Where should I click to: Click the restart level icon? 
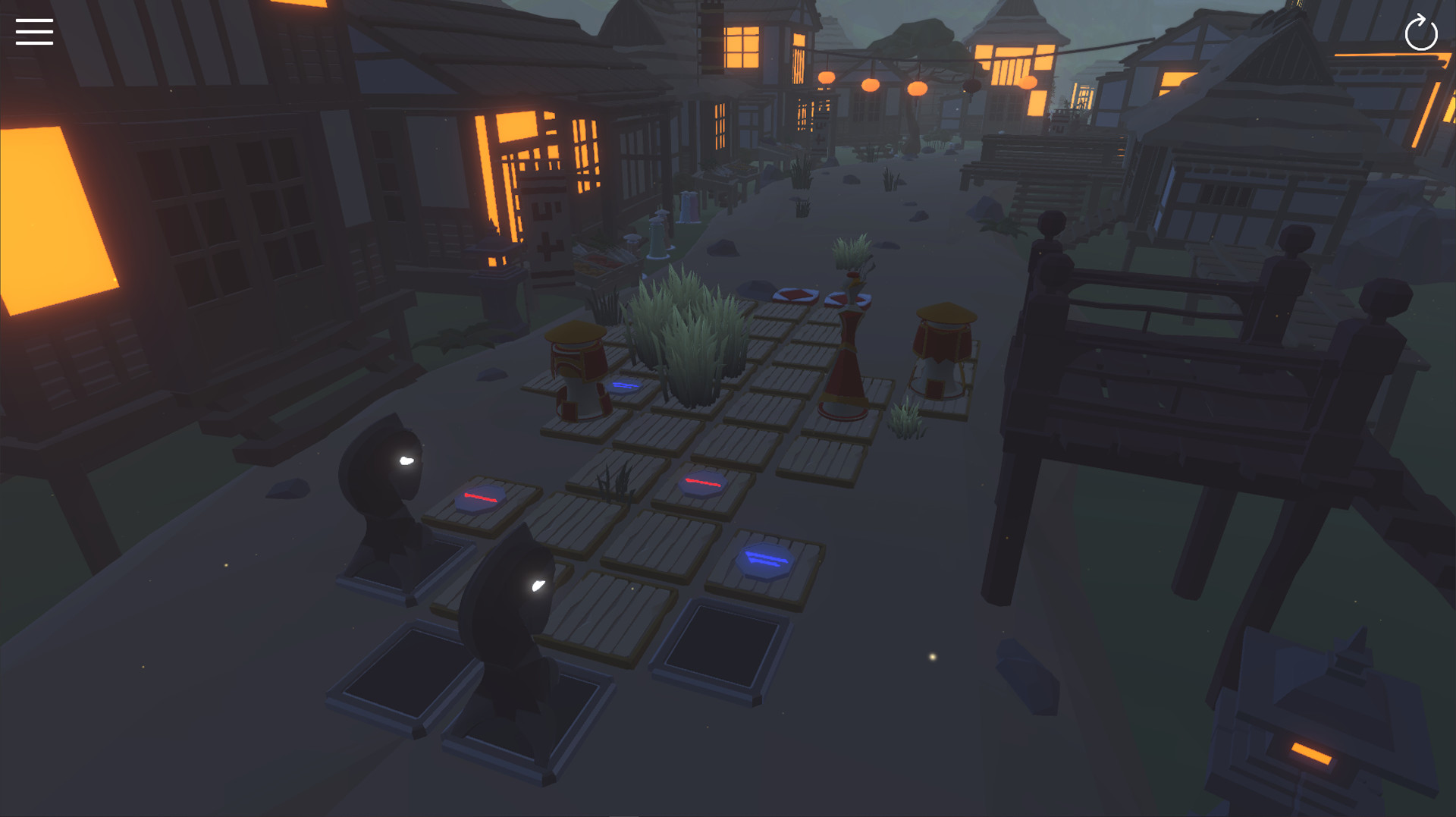pyautogui.click(x=1422, y=33)
